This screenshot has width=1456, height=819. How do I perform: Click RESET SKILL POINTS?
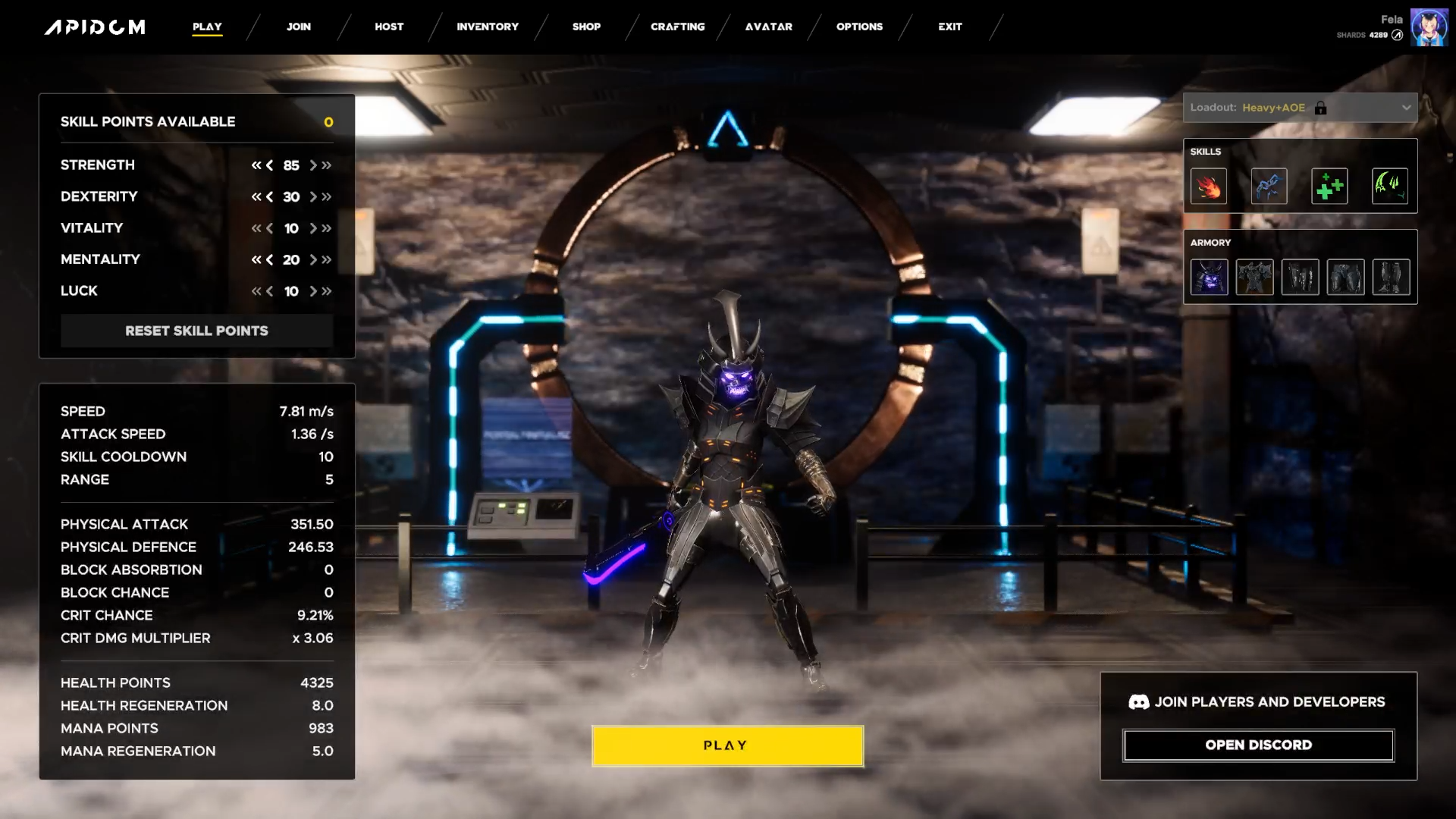[x=196, y=331]
